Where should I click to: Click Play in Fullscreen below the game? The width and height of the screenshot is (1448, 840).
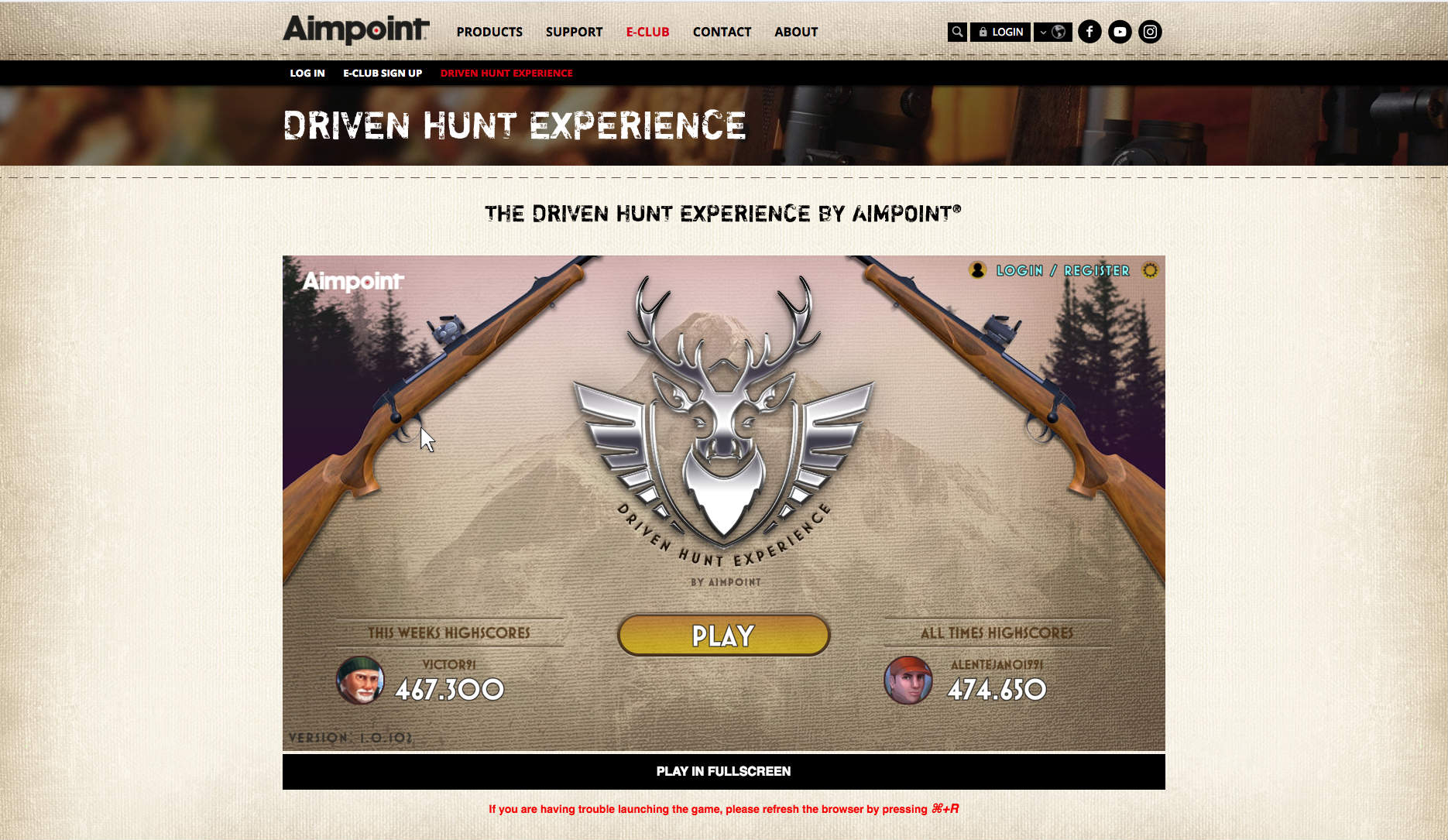click(x=723, y=771)
